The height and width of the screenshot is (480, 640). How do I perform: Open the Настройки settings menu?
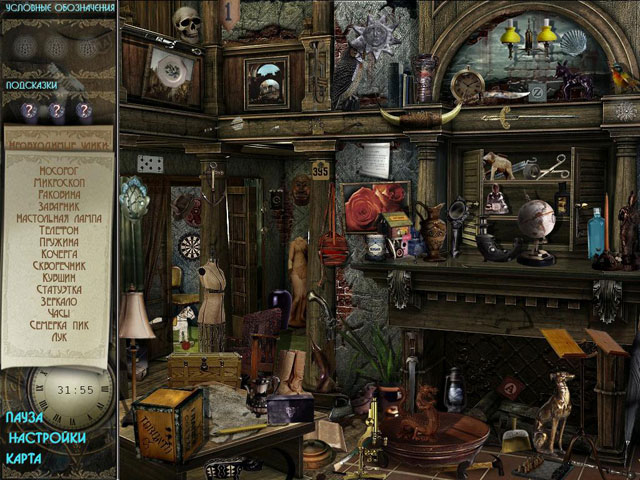coord(45,437)
